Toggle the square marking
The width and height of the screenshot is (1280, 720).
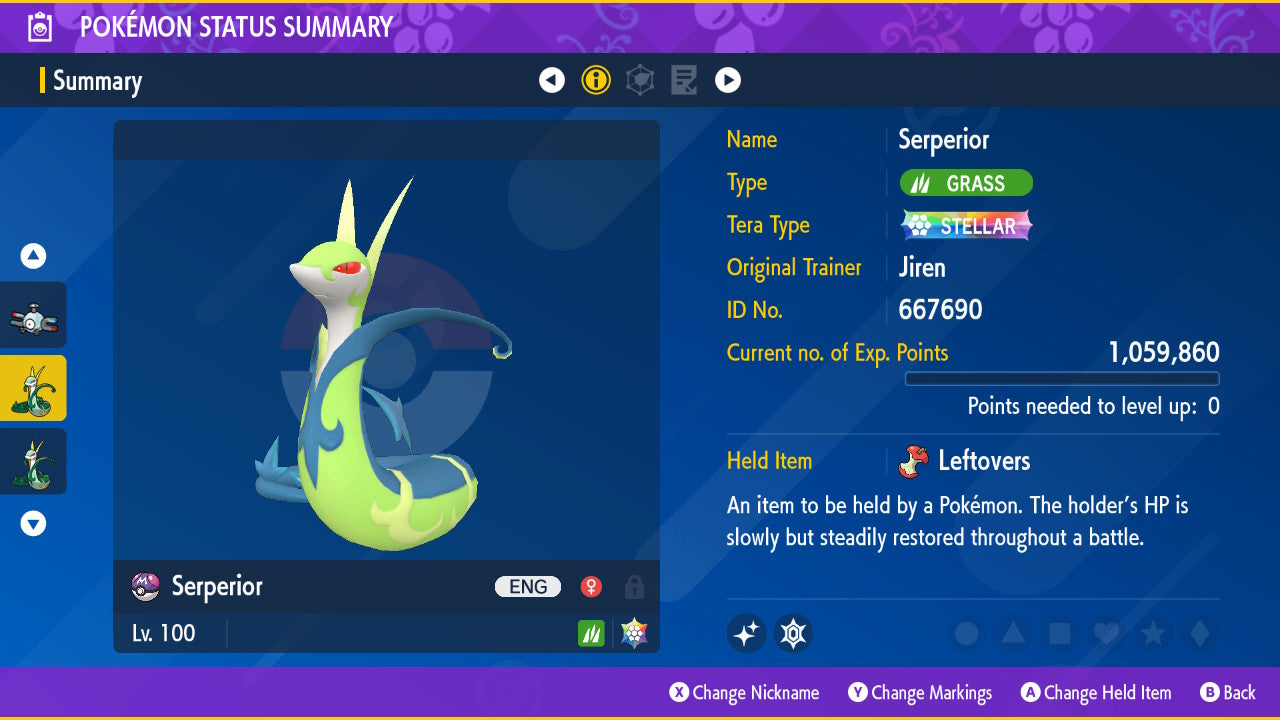coord(1059,633)
